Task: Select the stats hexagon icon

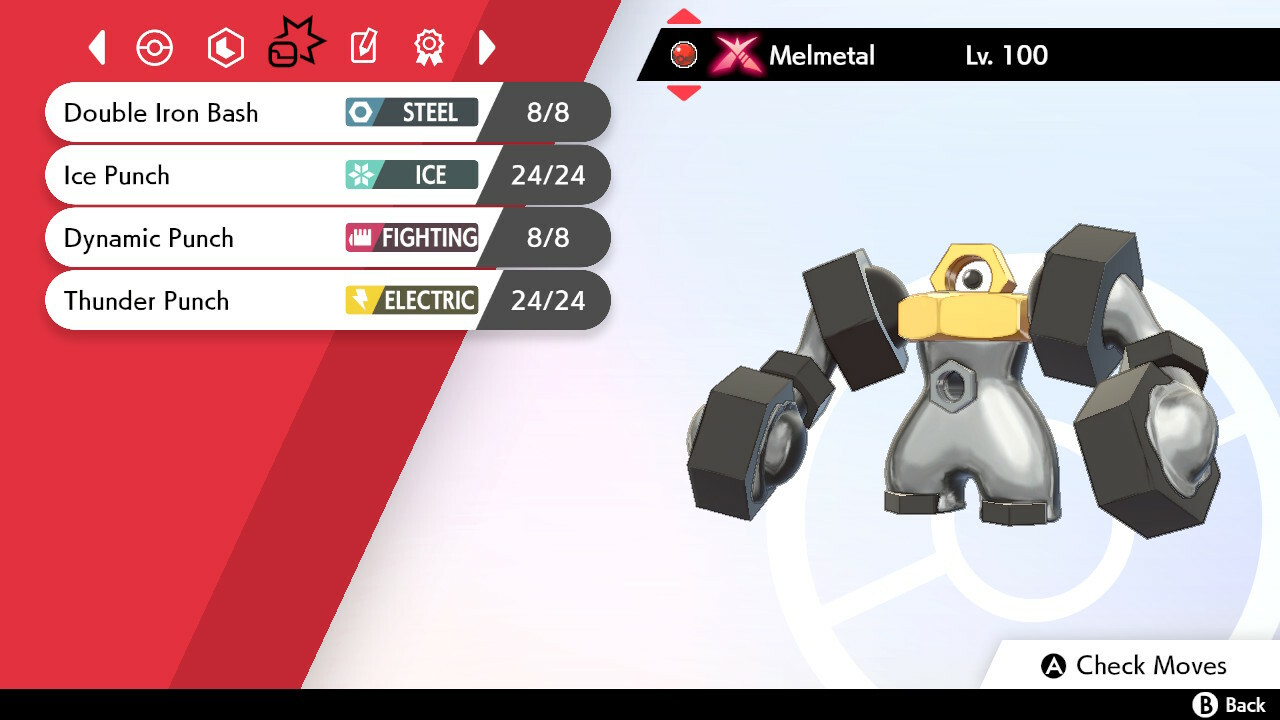Action: (x=225, y=47)
